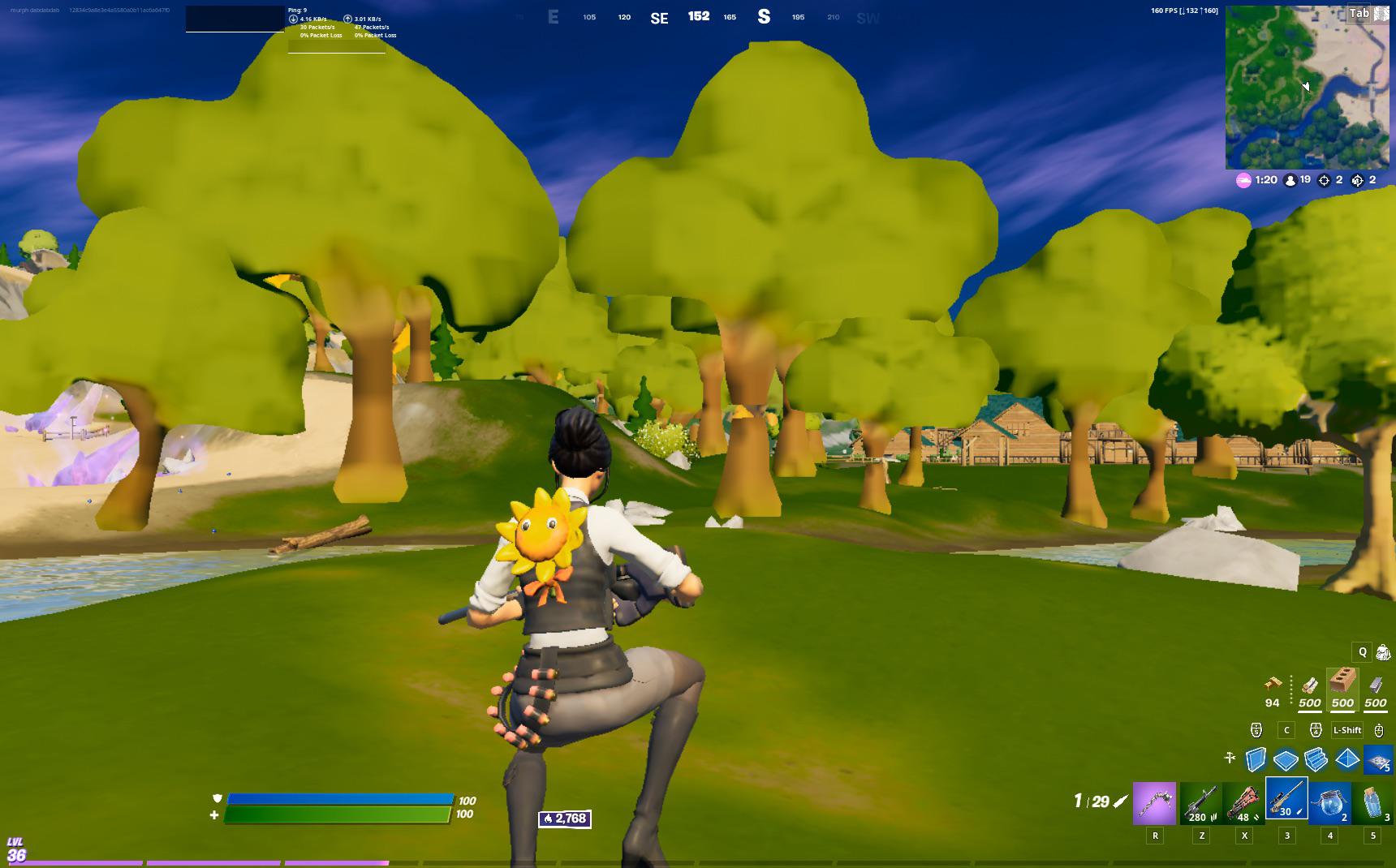Image resolution: width=1396 pixels, height=868 pixels.
Task: Select the pyramid roof build piece icon
Action: (x=1346, y=758)
